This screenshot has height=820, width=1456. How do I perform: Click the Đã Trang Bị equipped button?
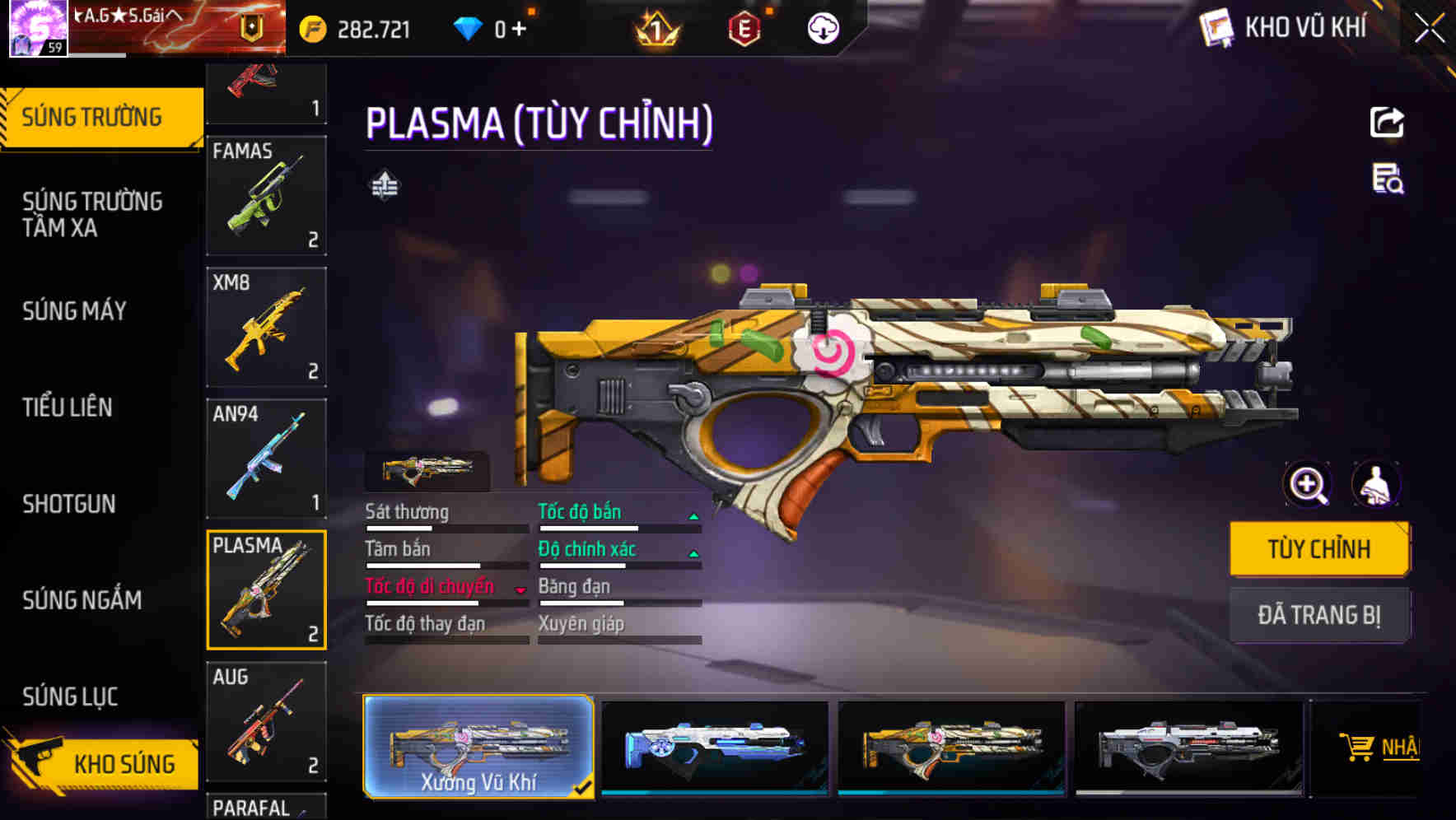[x=1319, y=615]
